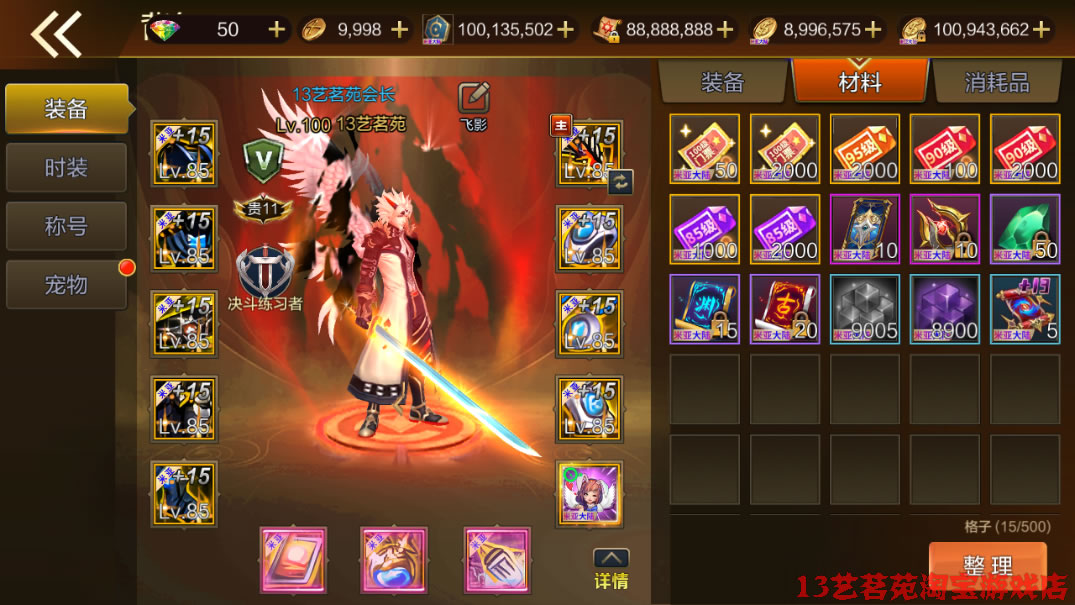
Task: Swap weapon set using the arrows icon
Action: tap(620, 181)
